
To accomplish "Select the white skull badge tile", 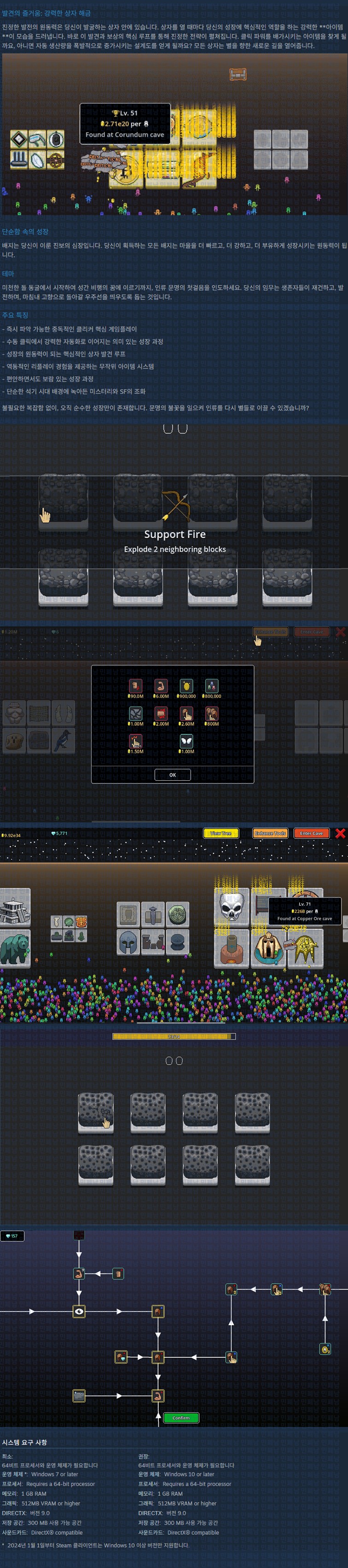I will pos(232,906).
